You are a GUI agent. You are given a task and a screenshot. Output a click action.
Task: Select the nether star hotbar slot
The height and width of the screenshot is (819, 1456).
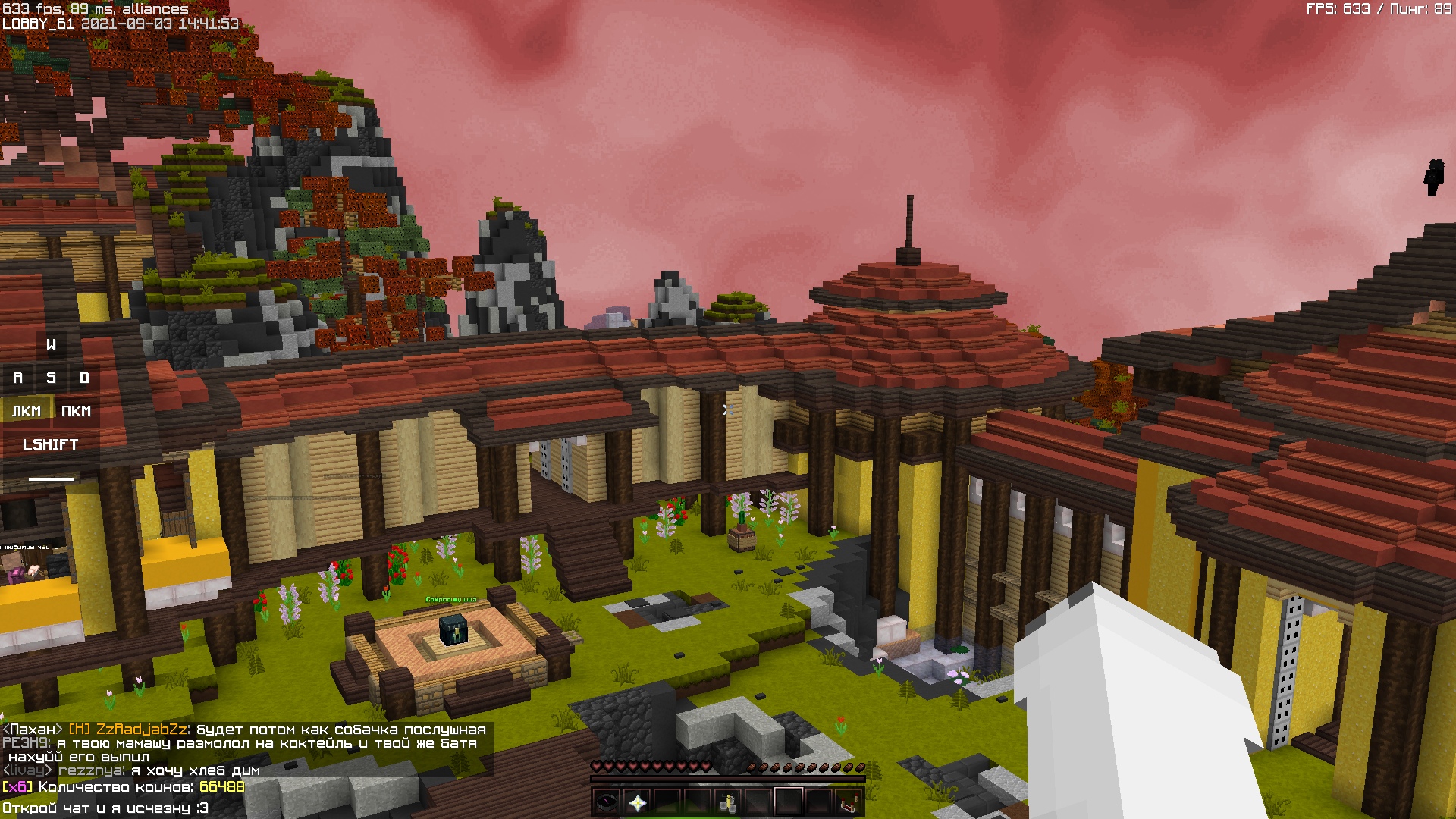coord(637,802)
